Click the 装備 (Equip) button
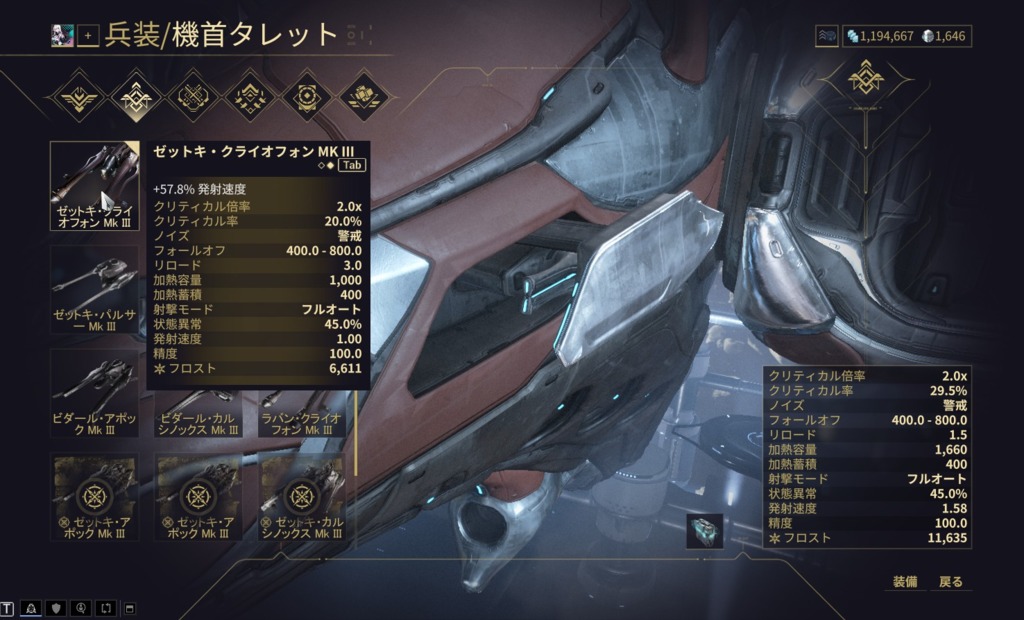This screenshot has height=620, width=1024. click(904, 581)
